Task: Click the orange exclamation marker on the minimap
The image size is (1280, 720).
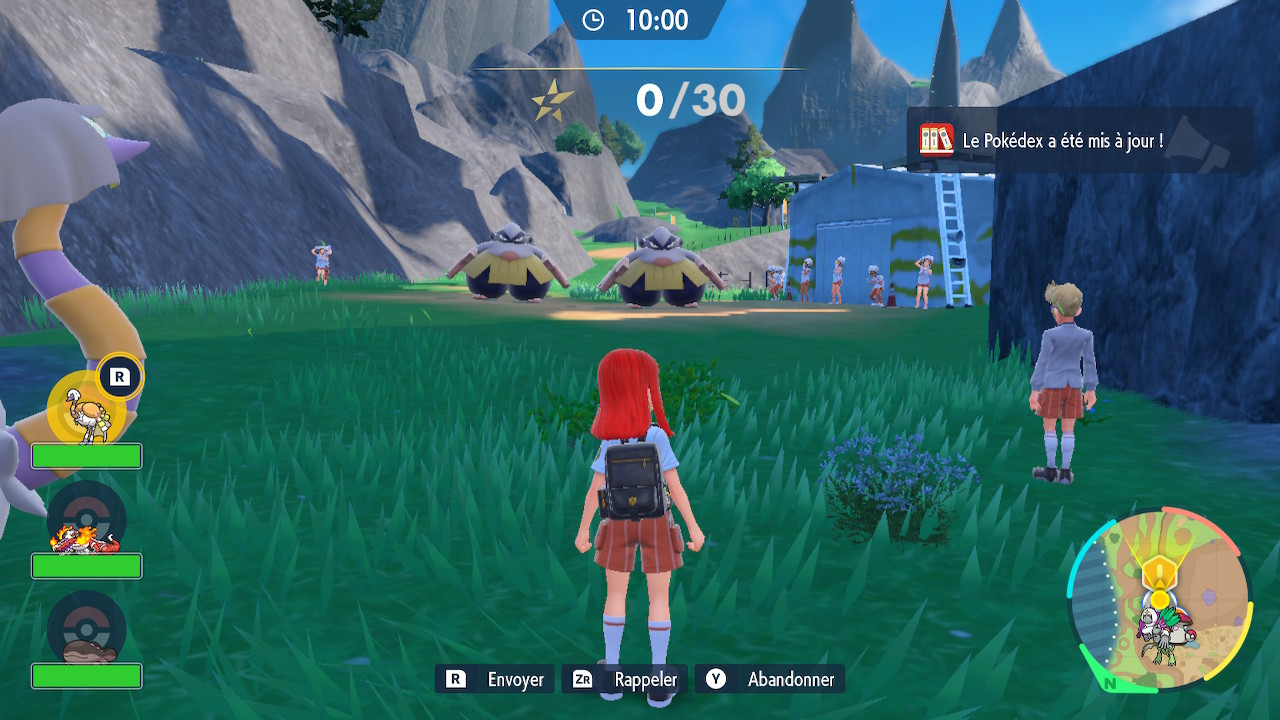Action: [1158, 574]
